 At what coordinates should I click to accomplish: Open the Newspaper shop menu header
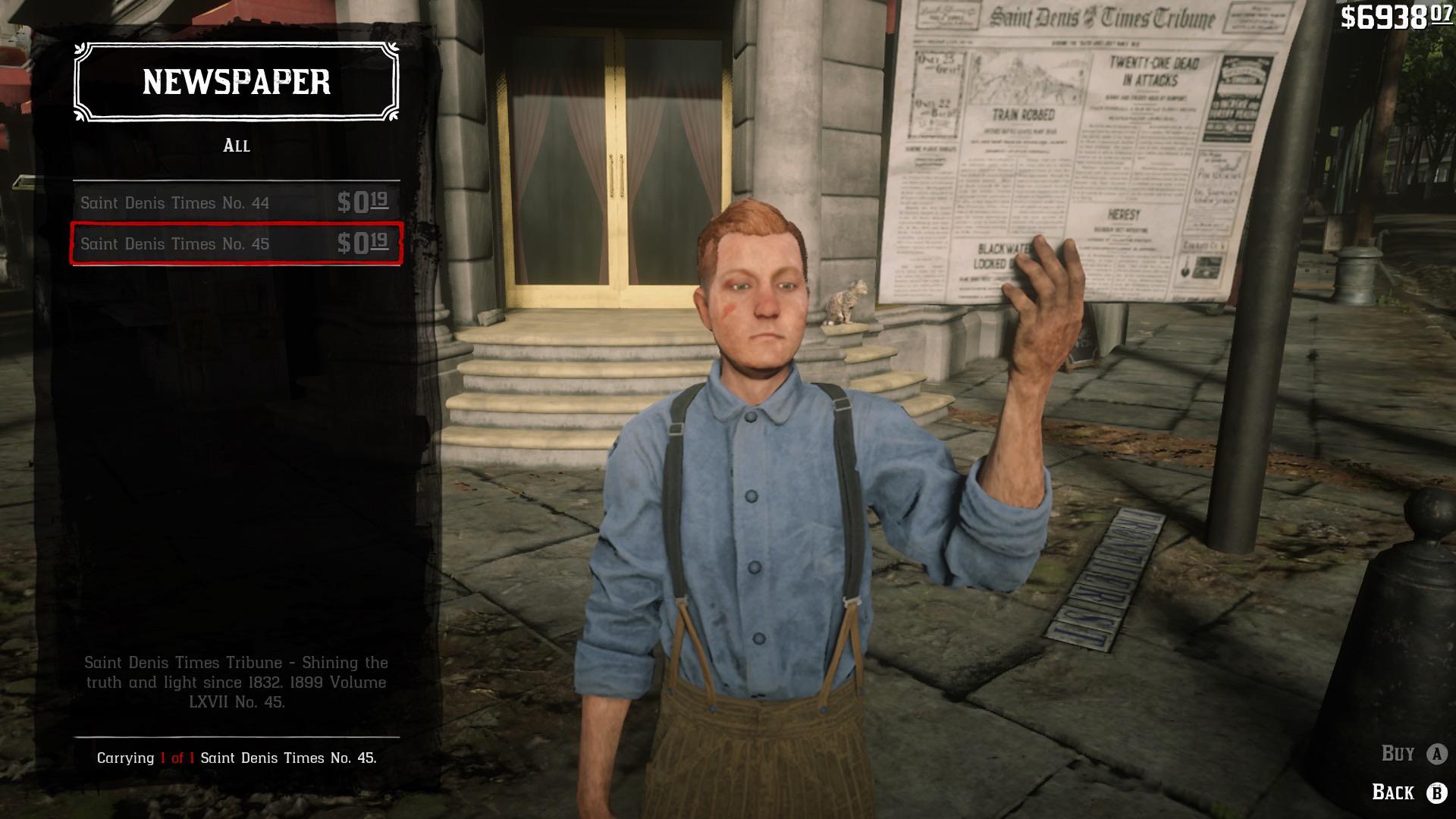pyautogui.click(x=235, y=83)
